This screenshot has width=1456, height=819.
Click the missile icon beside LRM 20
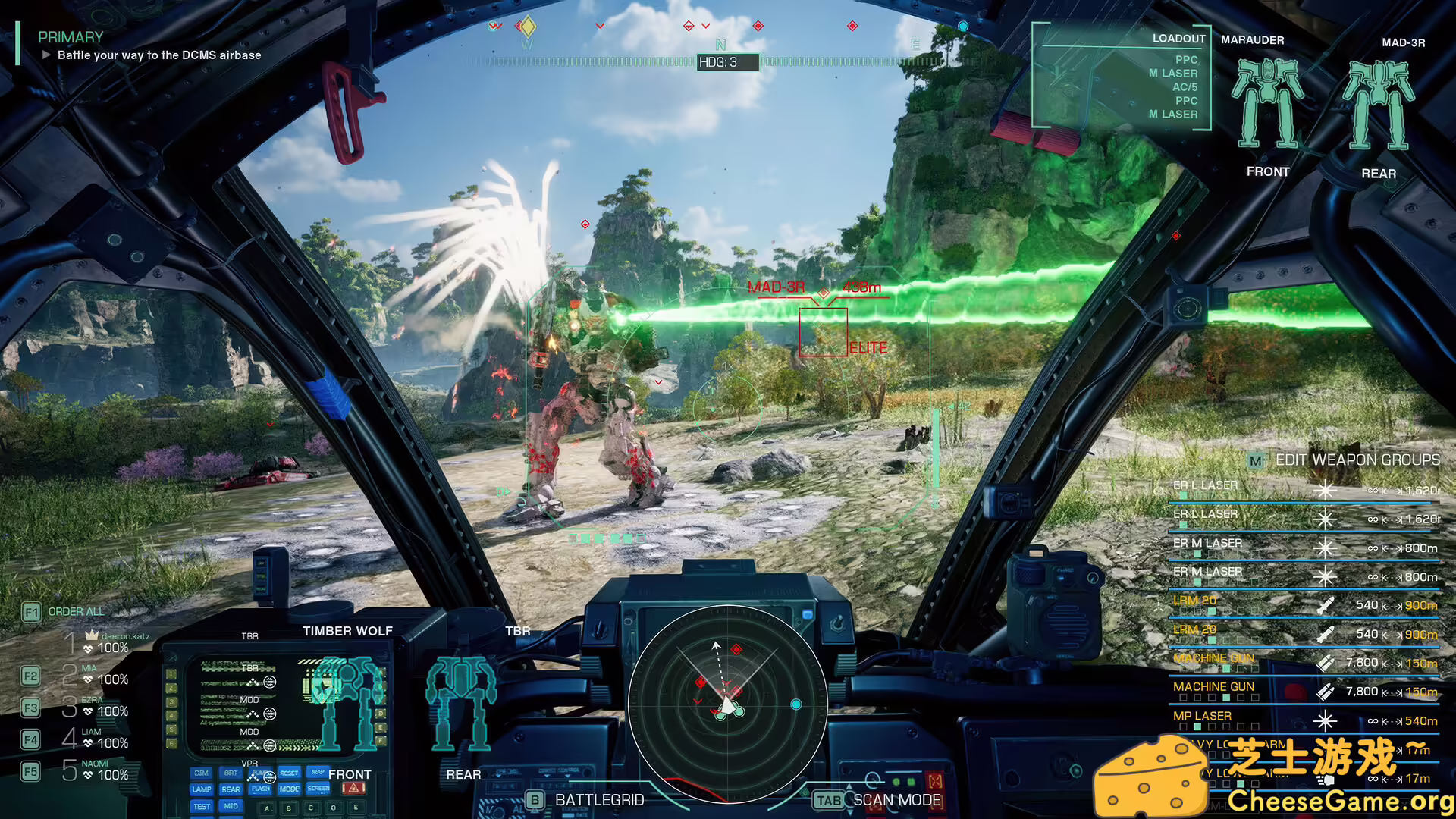point(1325,605)
